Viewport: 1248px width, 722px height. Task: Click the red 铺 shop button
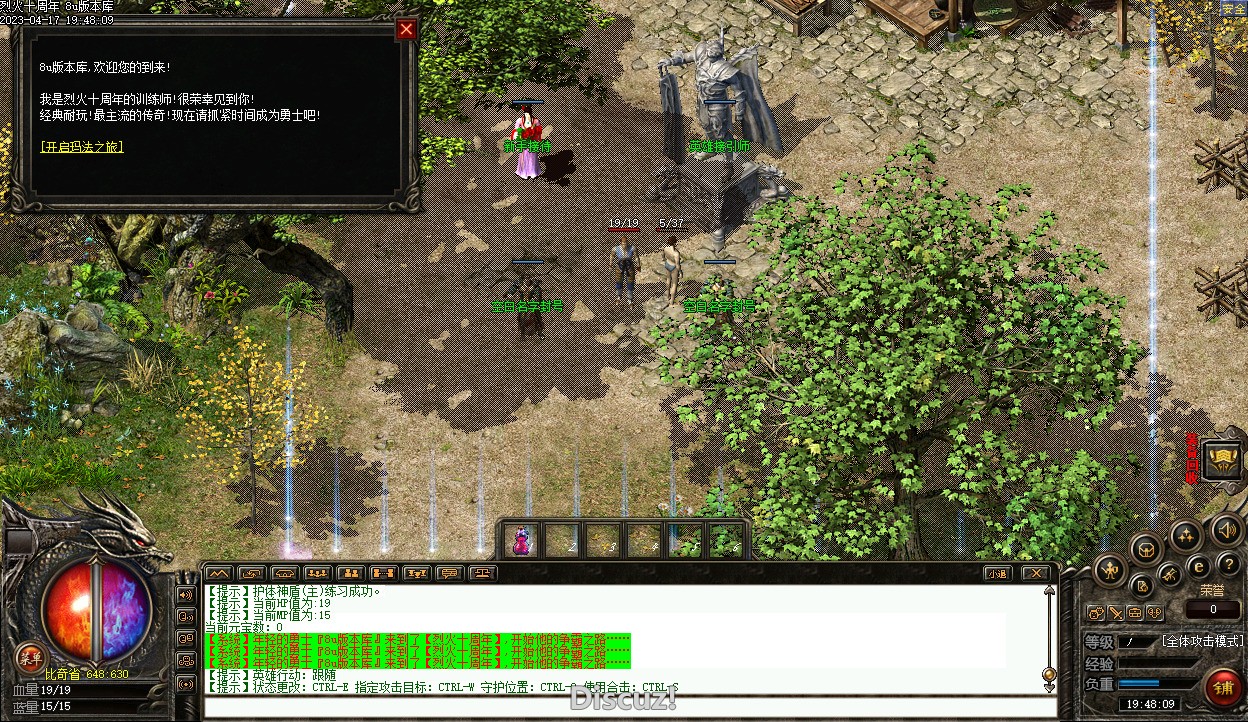click(1222, 687)
